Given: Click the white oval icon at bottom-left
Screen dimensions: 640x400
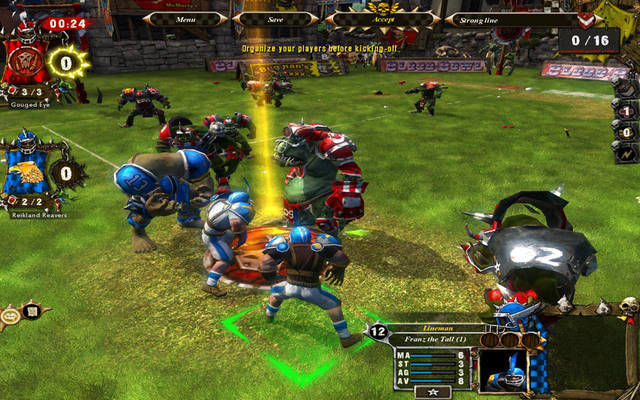Looking at the screenshot, I should 9,318.
